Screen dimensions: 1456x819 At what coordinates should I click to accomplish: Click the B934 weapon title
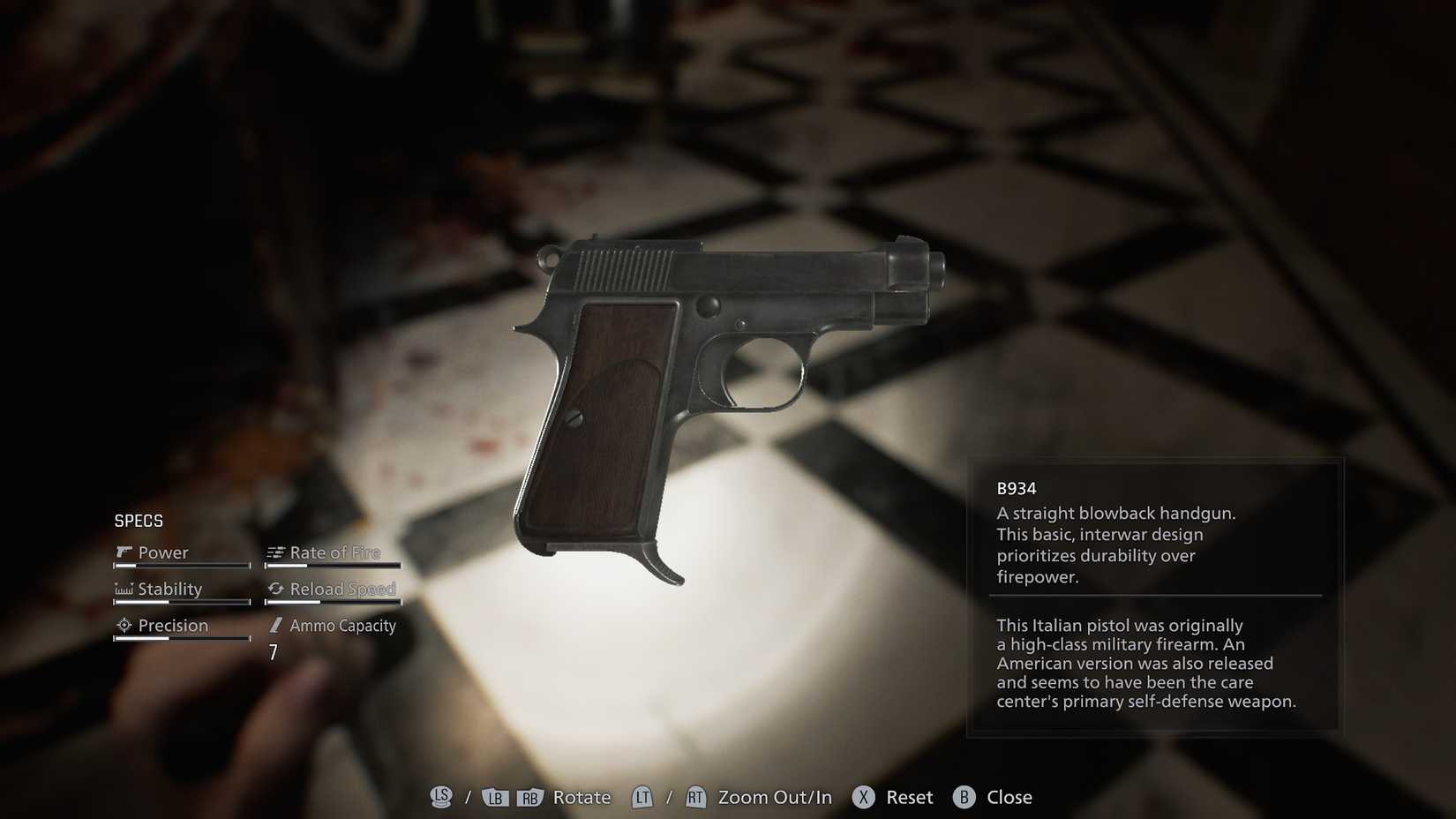[x=1017, y=487]
